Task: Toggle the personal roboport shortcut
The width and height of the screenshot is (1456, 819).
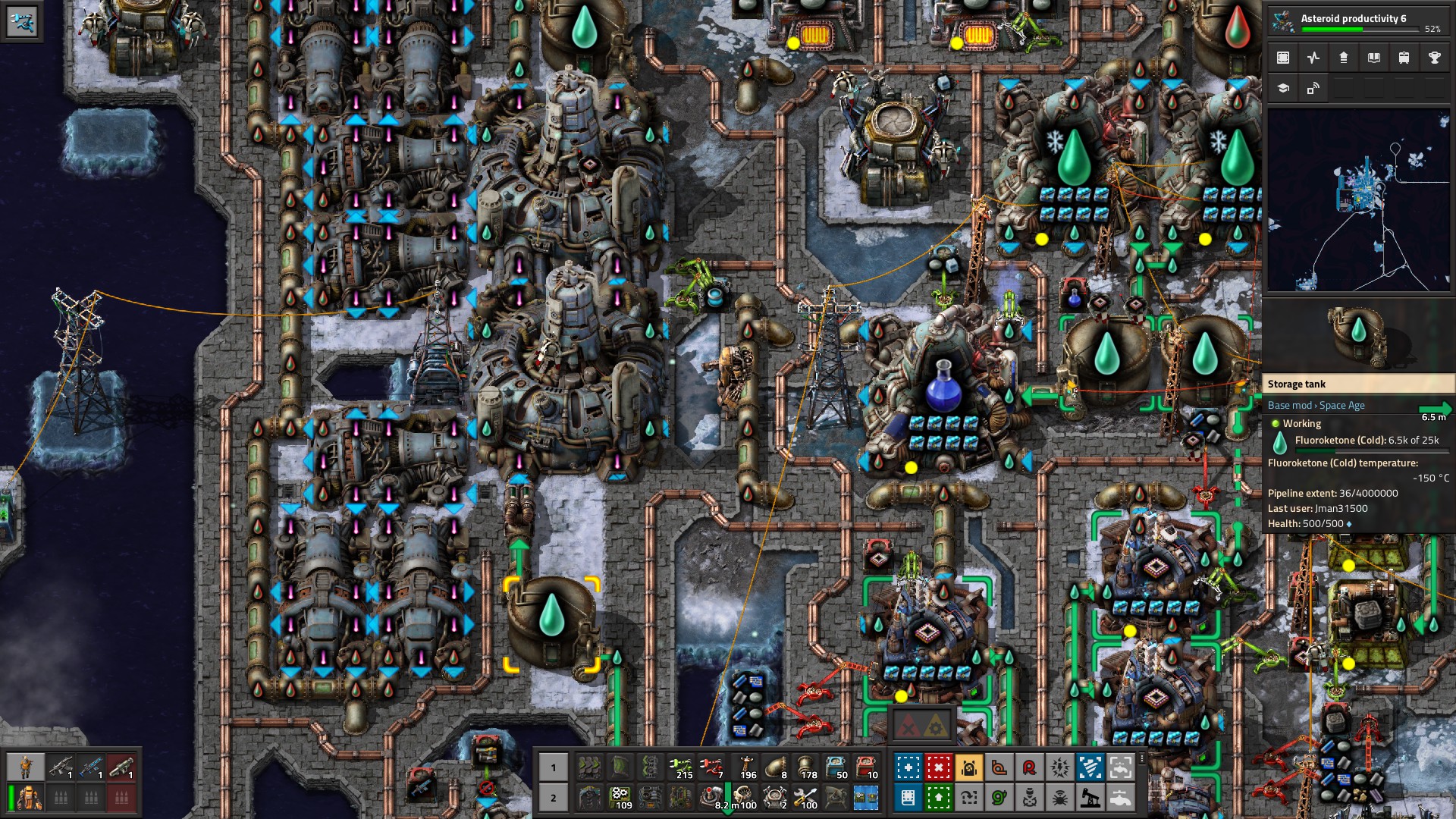Action: [x=968, y=767]
